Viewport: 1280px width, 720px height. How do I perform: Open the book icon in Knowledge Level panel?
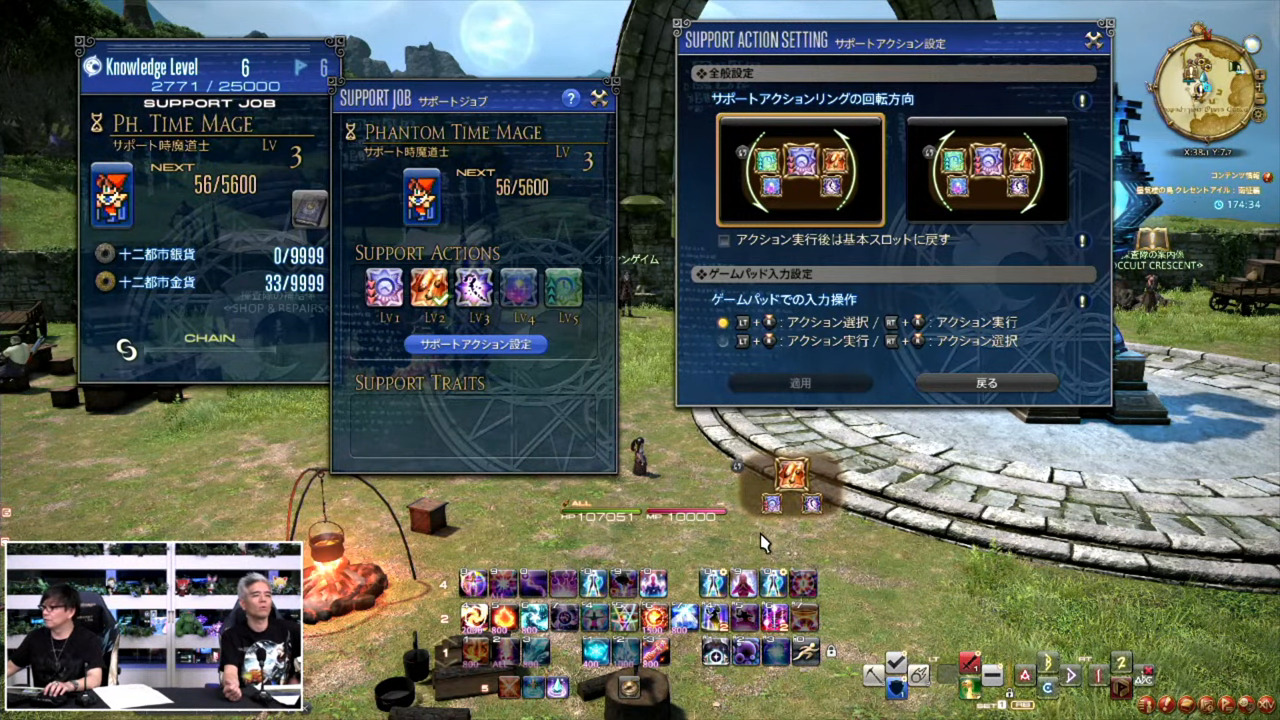coord(310,209)
